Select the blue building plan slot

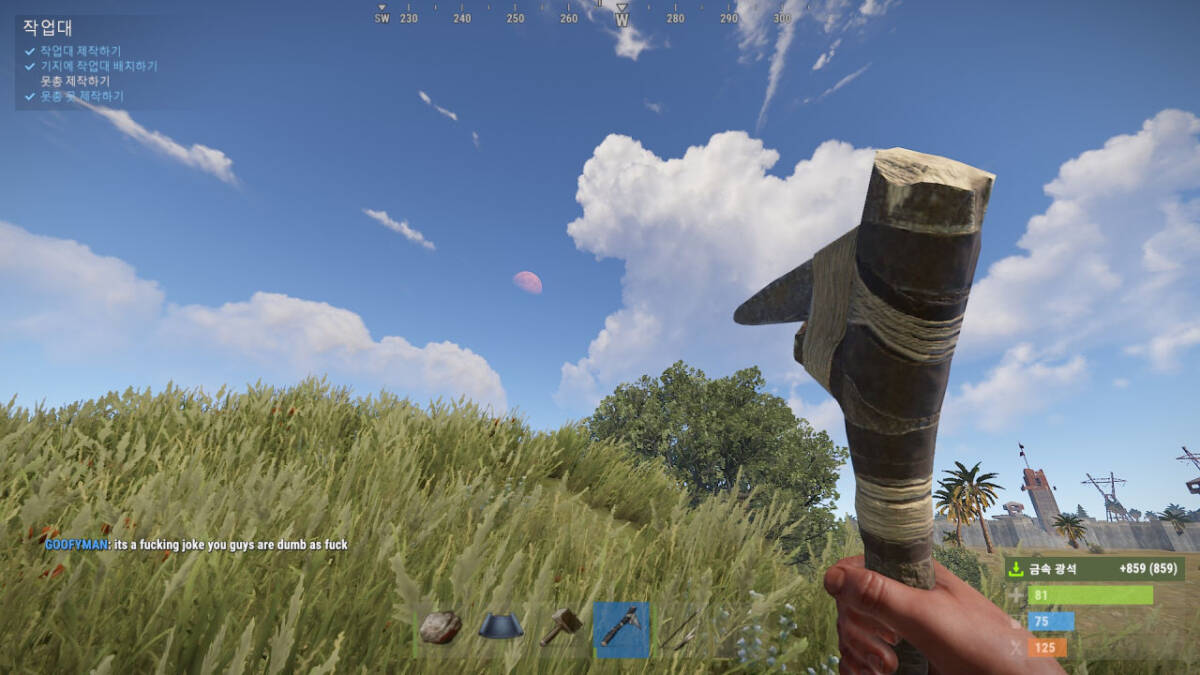[x=501, y=627]
